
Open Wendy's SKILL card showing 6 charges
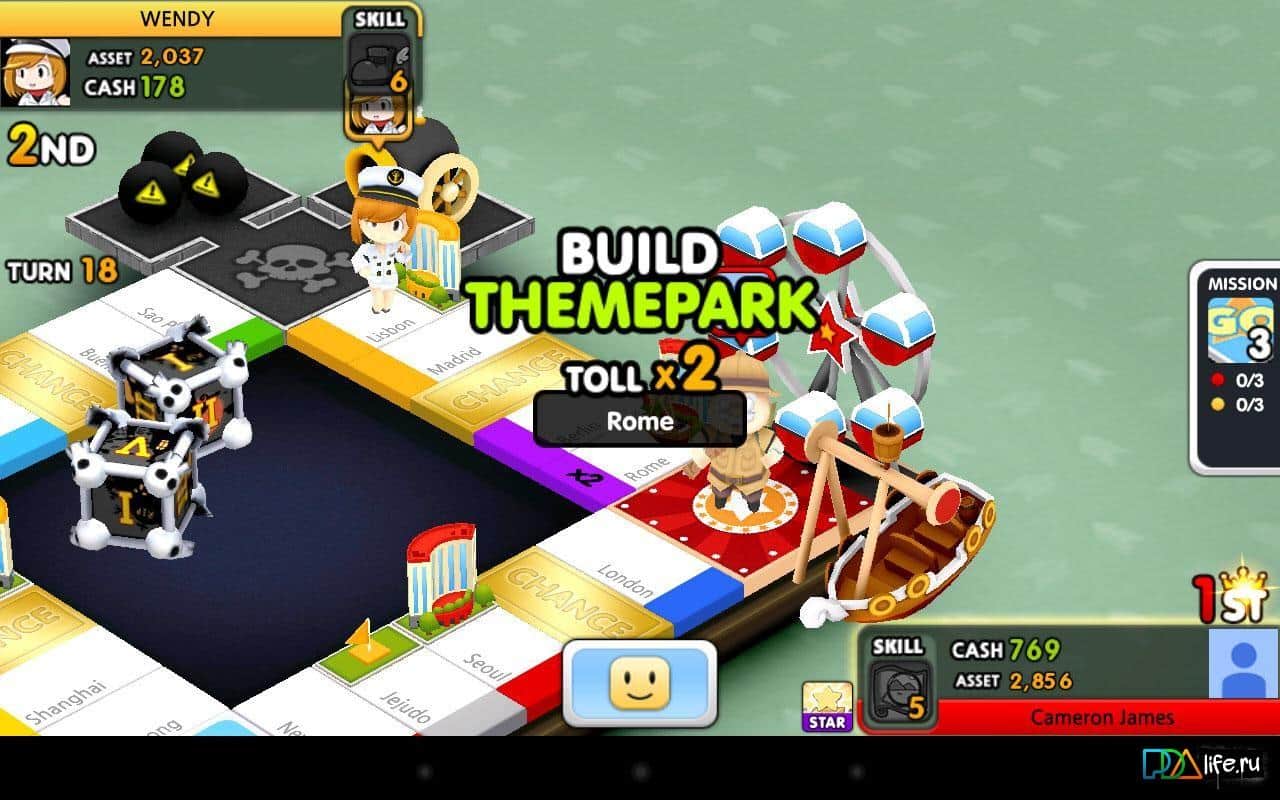click(x=380, y=60)
